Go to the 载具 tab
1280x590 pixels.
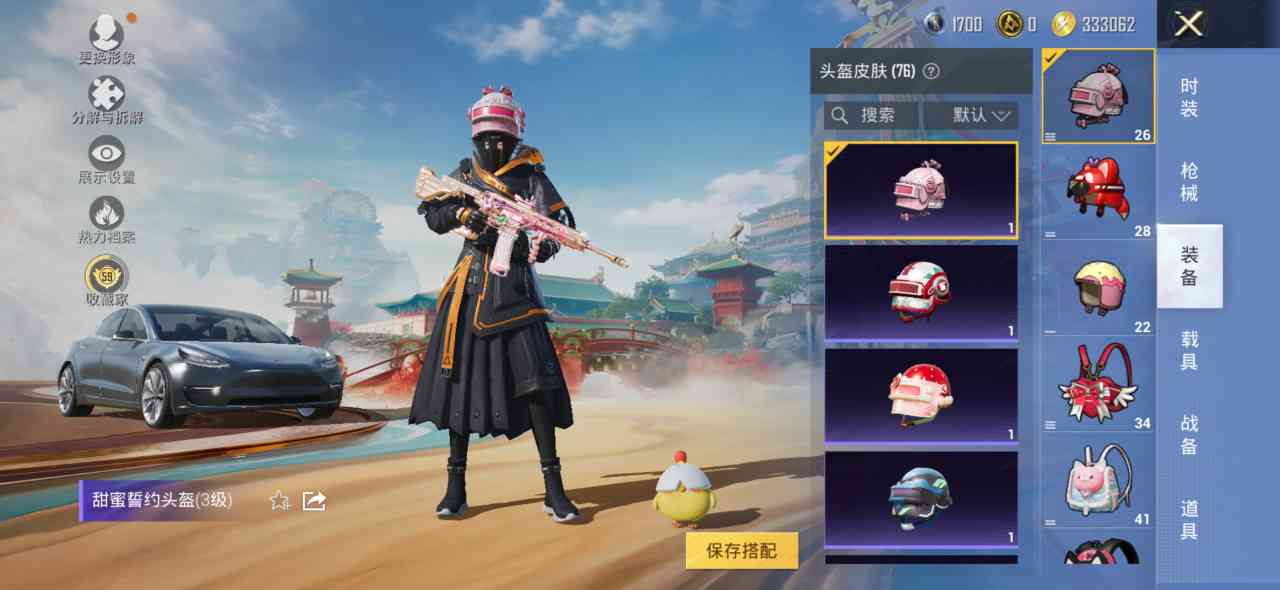1188,350
